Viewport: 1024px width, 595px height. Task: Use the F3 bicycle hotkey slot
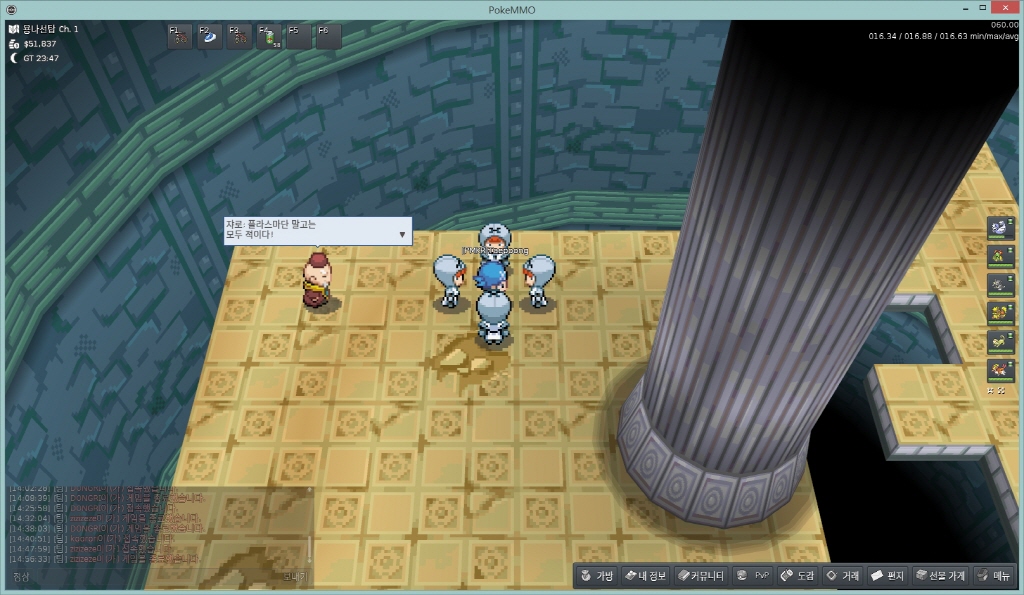(x=239, y=37)
